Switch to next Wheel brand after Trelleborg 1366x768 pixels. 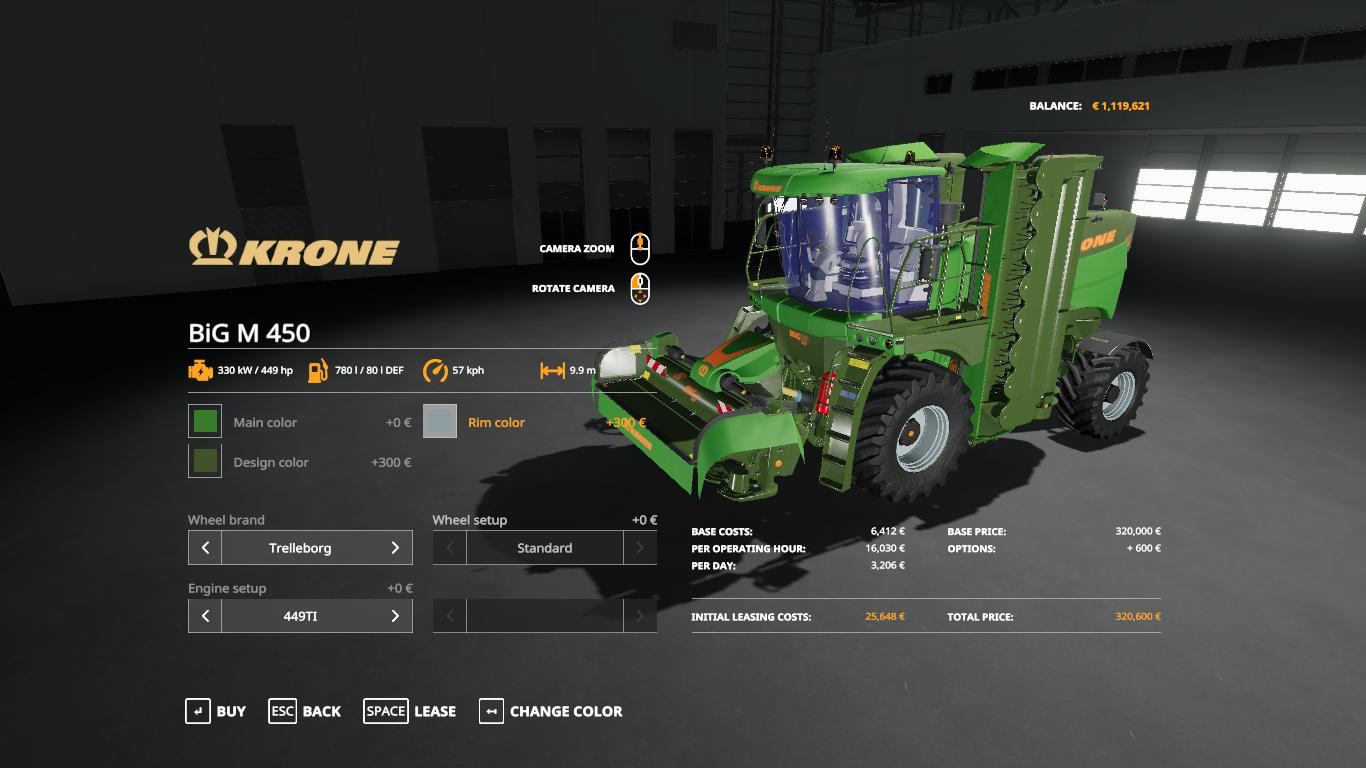click(x=395, y=548)
